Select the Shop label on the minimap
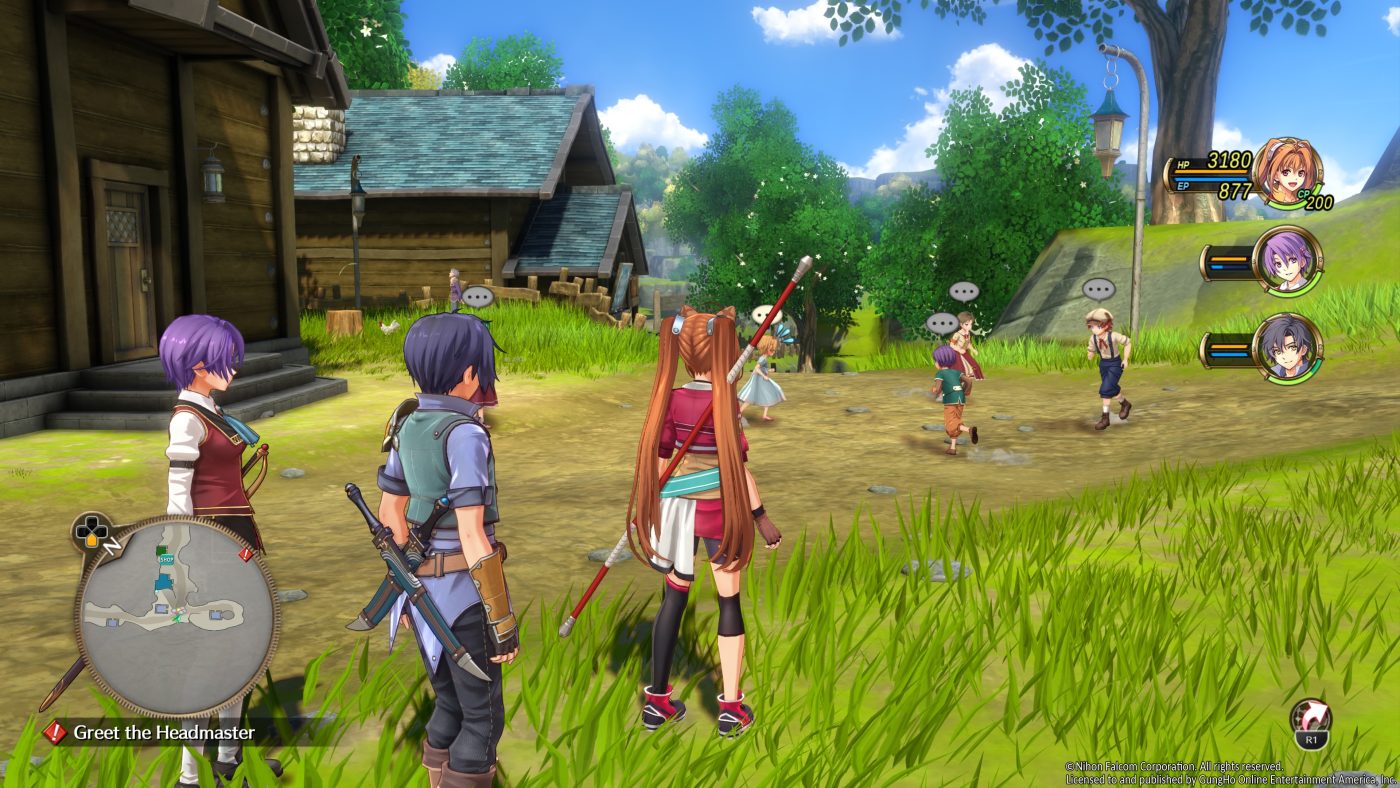The image size is (1400, 788). pyautogui.click(x=166, y=560)
